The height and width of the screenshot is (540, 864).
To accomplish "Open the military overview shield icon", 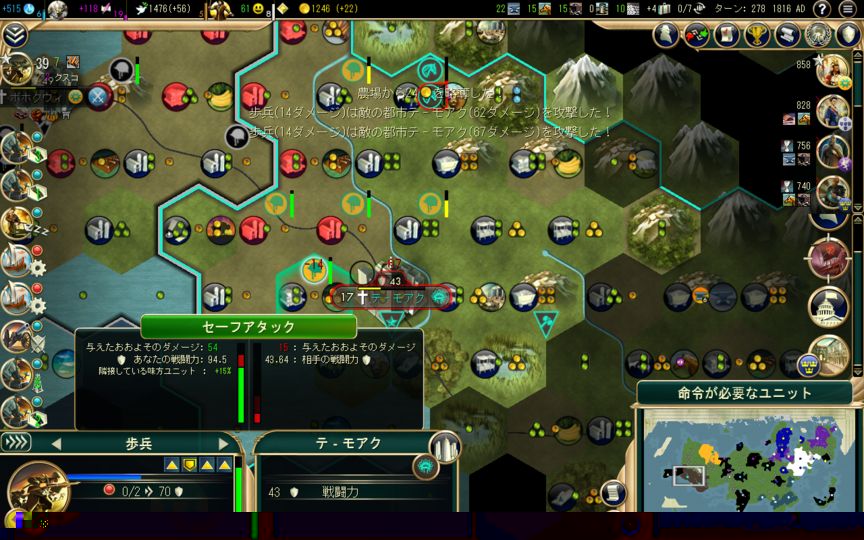I will (847, 35).
